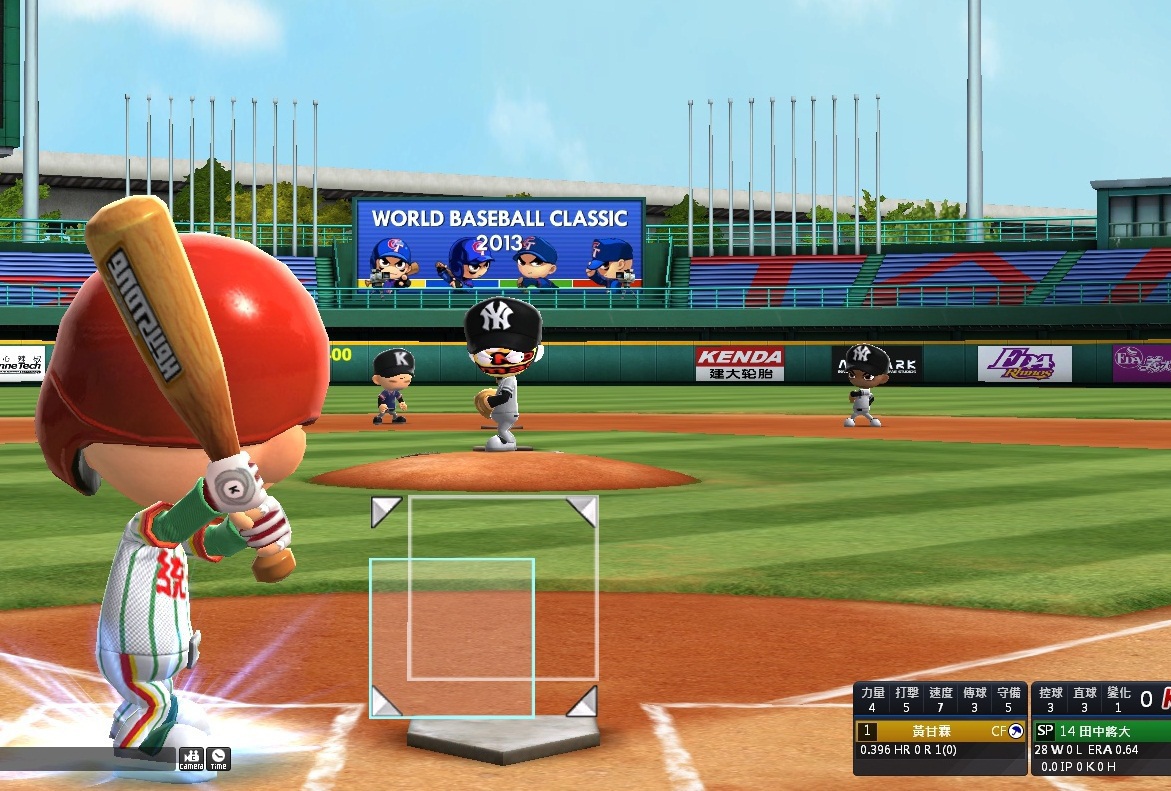1171x791 pixels.
Task: Open the camera view button
Action: 191,759
